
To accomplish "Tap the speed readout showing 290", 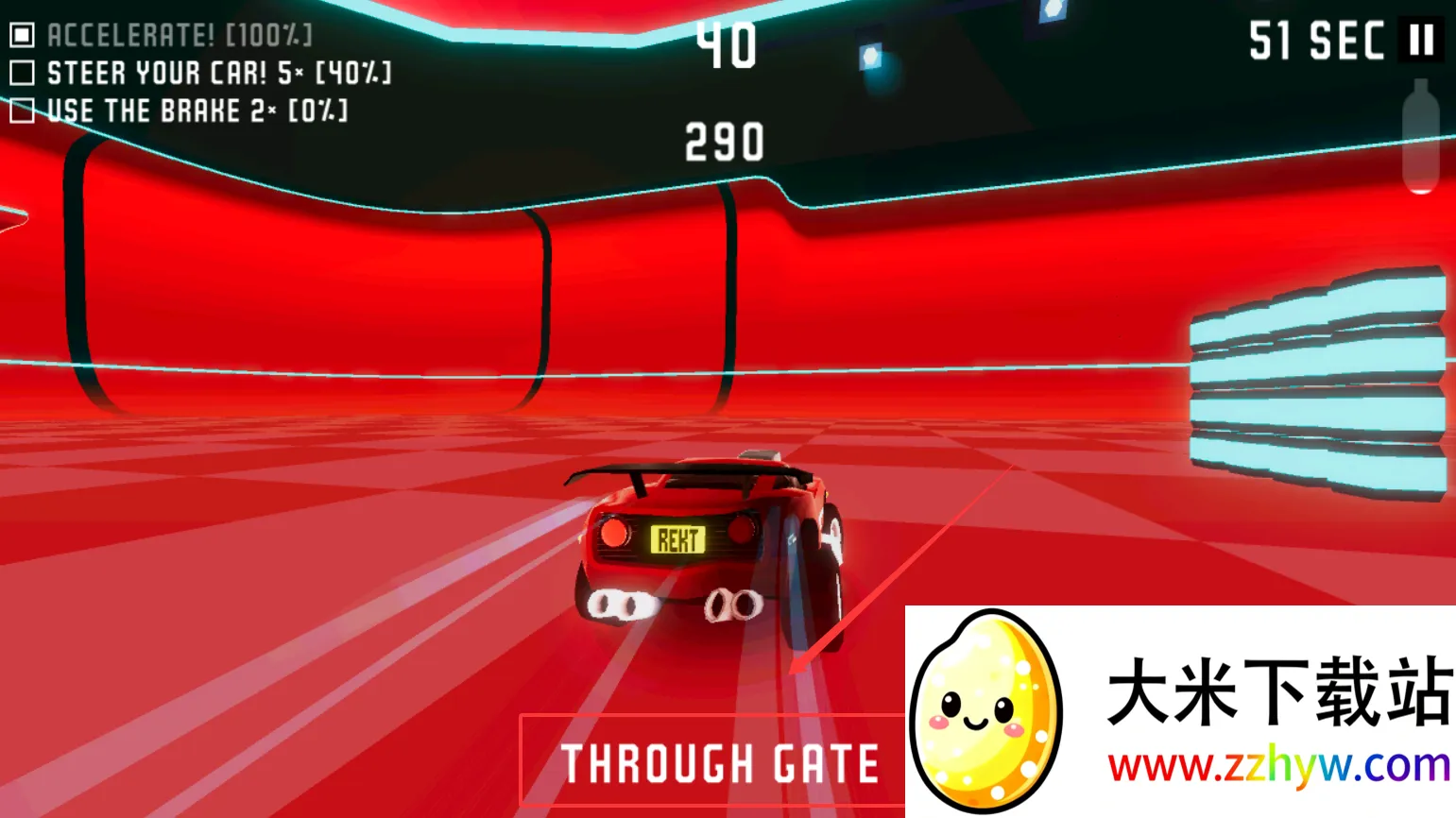I will (x=724, y=142).
